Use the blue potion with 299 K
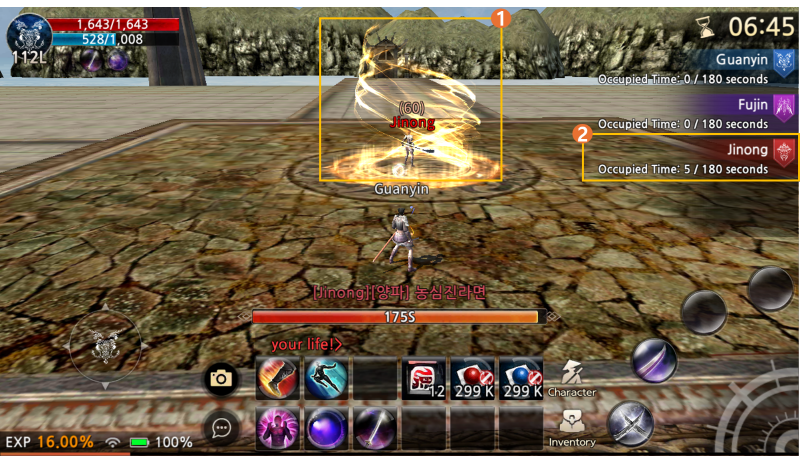The height and width of the screenshot is (456, 800). tap(521, 379)
